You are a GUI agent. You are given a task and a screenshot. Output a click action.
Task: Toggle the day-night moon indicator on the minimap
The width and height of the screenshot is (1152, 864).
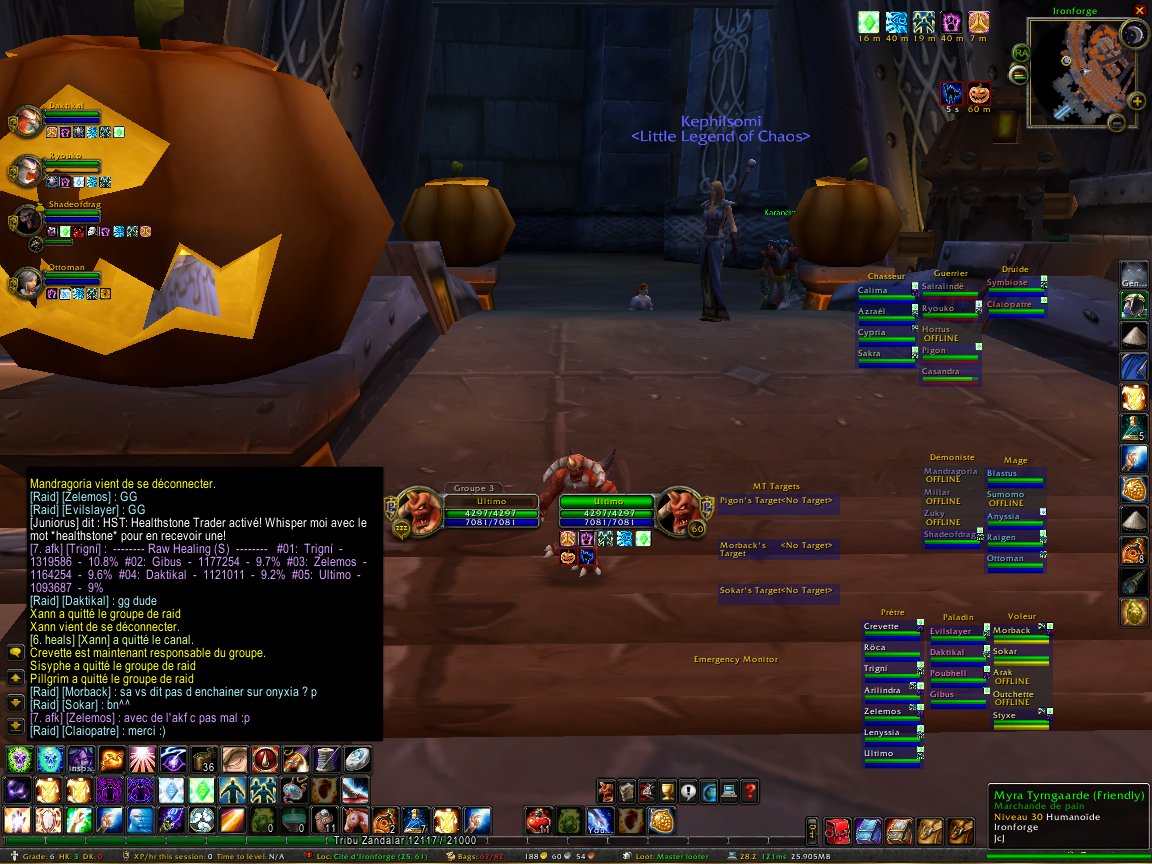pos(1134,37)
